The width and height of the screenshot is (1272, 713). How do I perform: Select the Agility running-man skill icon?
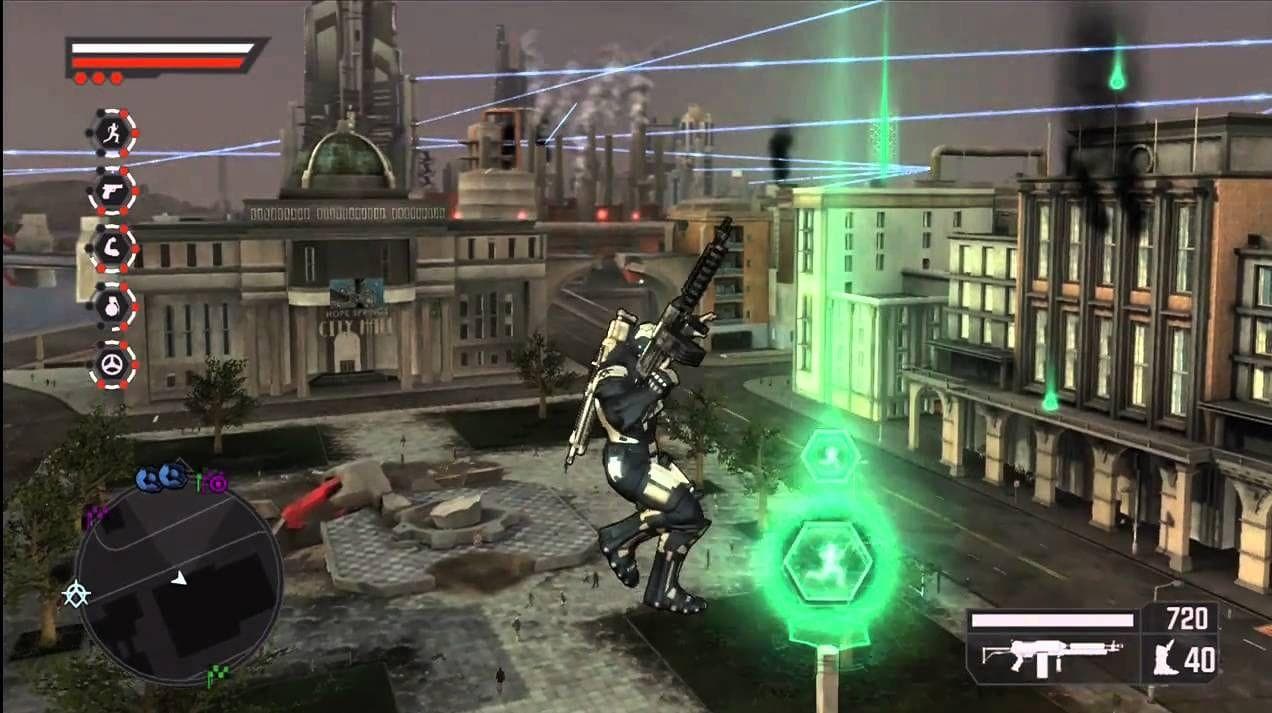pos(112,132)
